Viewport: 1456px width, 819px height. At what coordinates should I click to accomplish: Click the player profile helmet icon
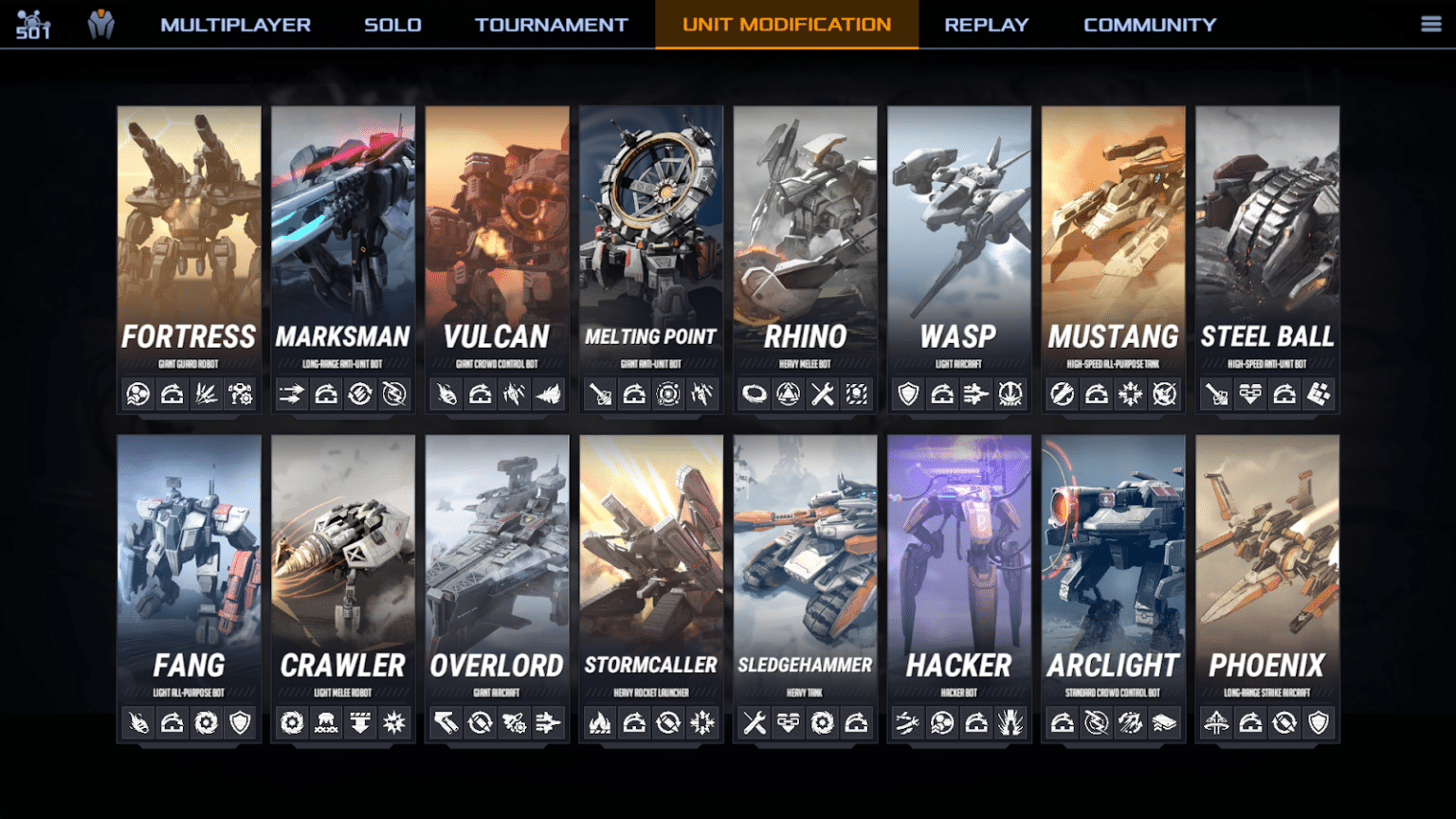[x=101, y=25]
